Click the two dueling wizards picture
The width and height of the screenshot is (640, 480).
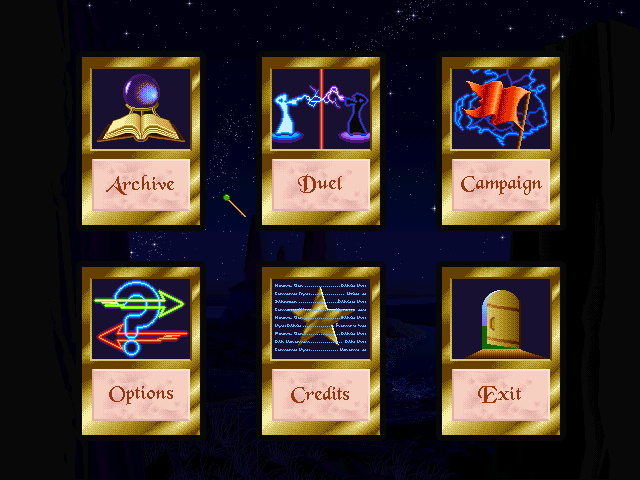click(x=320, y=108)
